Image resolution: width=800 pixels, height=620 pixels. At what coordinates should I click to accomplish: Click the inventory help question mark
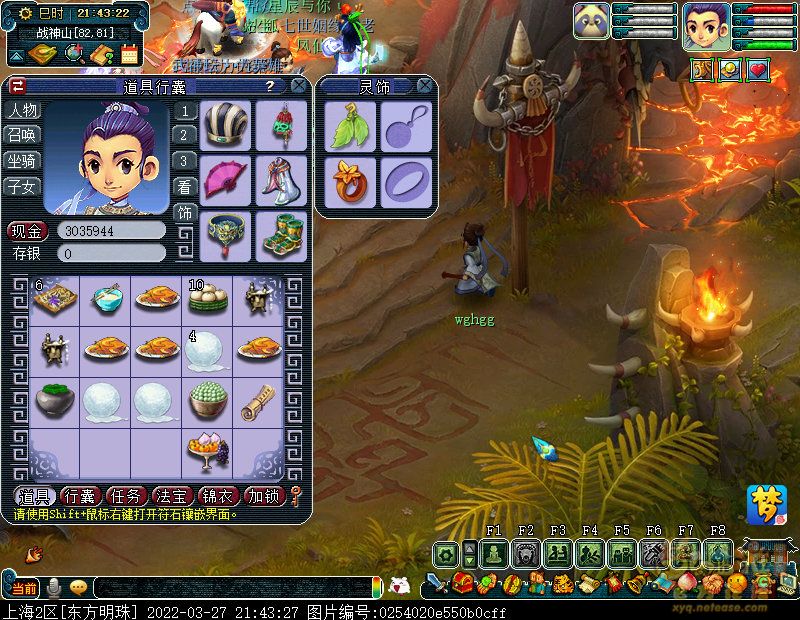point(269,87)
